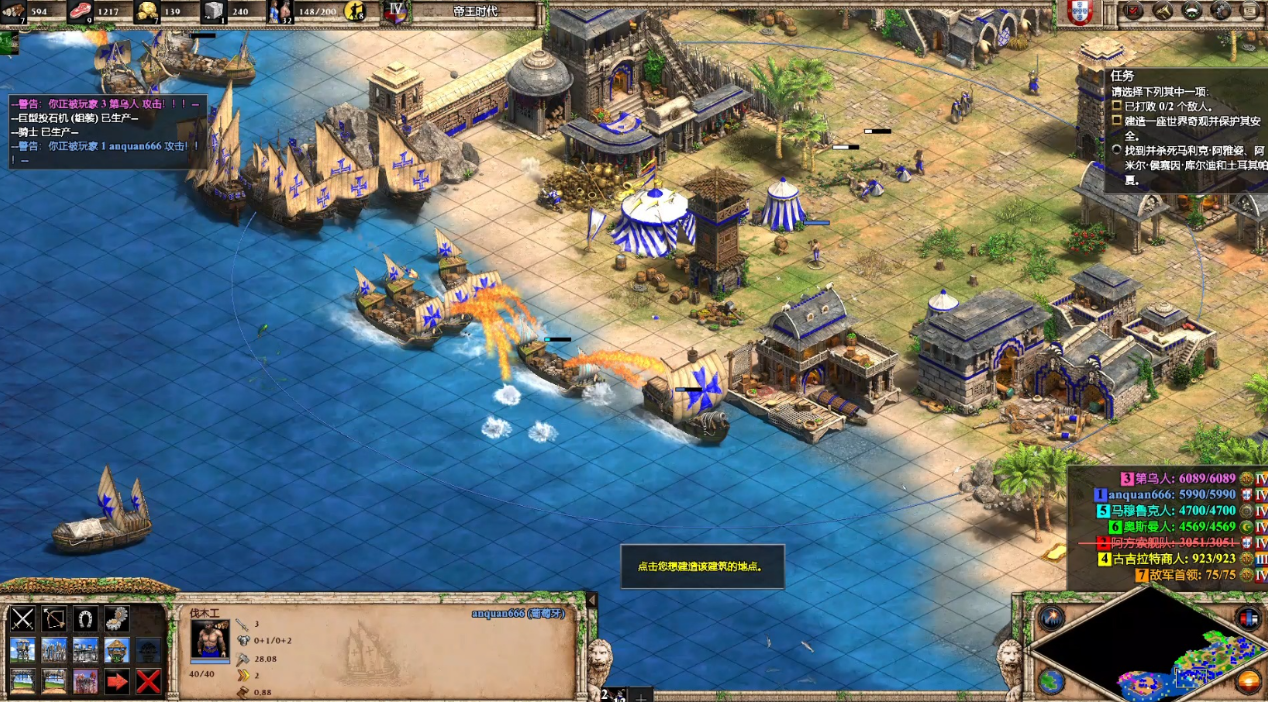Pick the horseshoe stable build icon

[x=86, y=619]
